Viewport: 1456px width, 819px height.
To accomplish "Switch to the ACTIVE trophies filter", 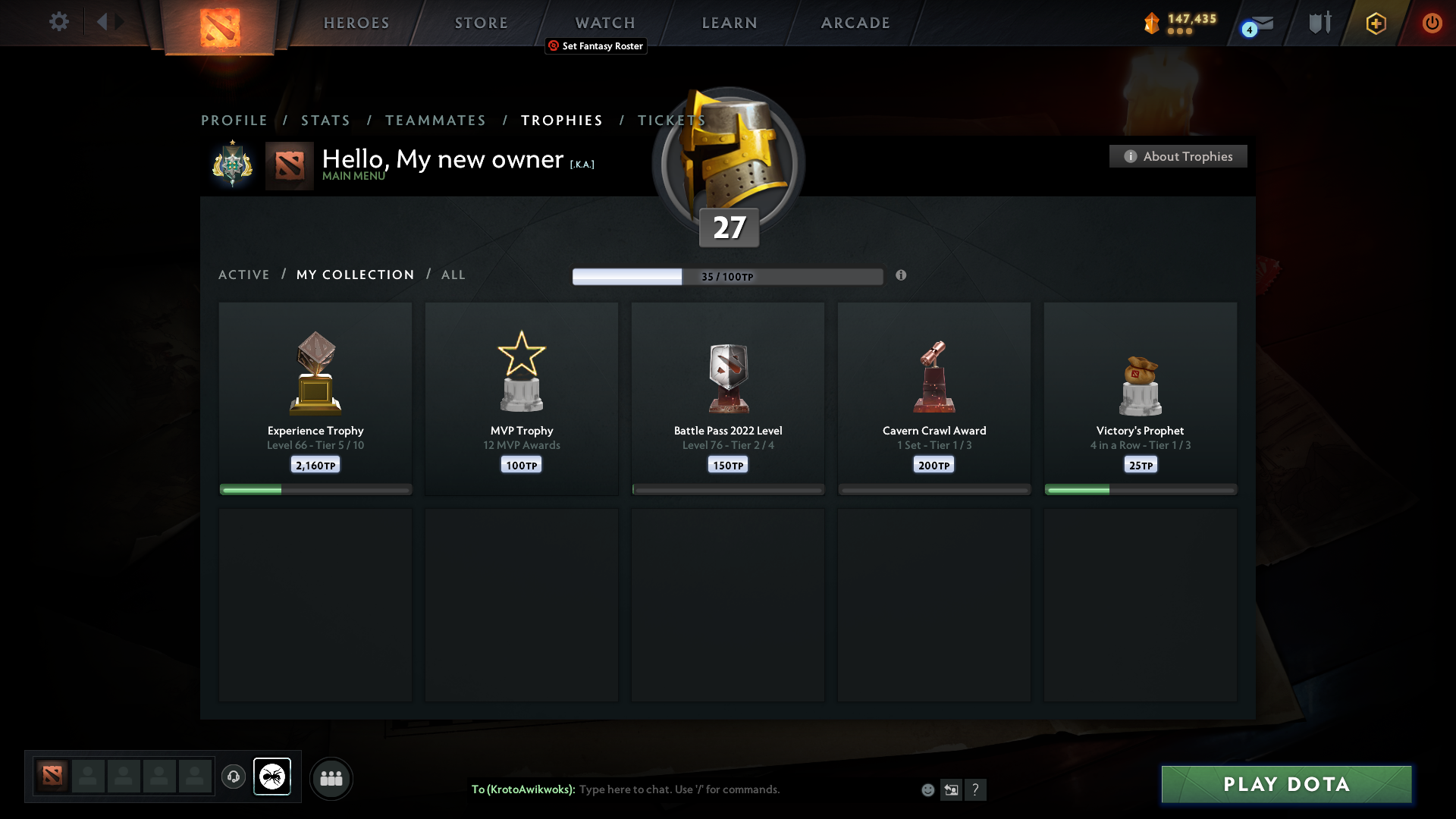I will pyautogui.click(x=244, y=275).
